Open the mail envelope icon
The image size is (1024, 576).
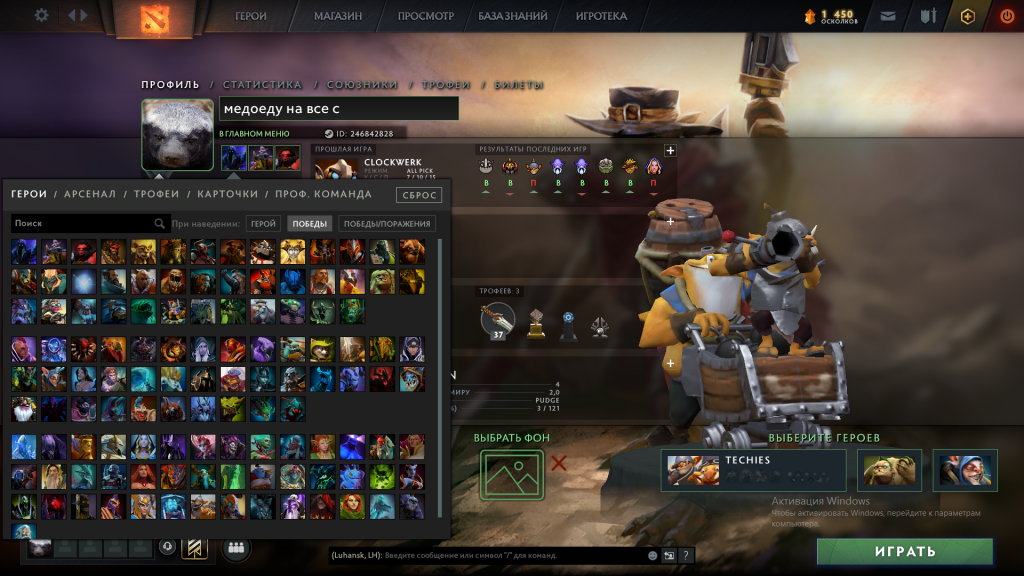(x=888, y=16)
